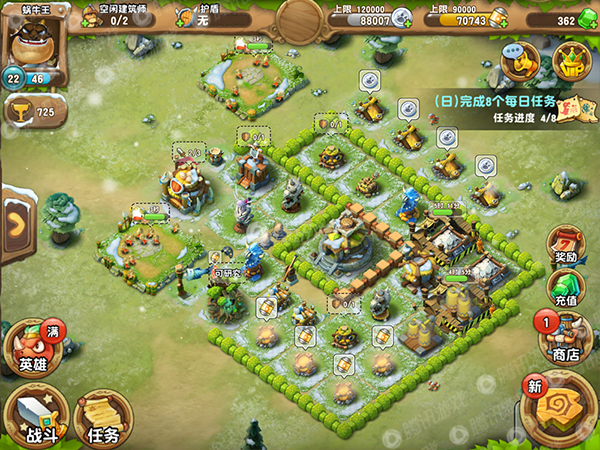Open the 奖励 (Rewards) calendar button

coord(567,245)
